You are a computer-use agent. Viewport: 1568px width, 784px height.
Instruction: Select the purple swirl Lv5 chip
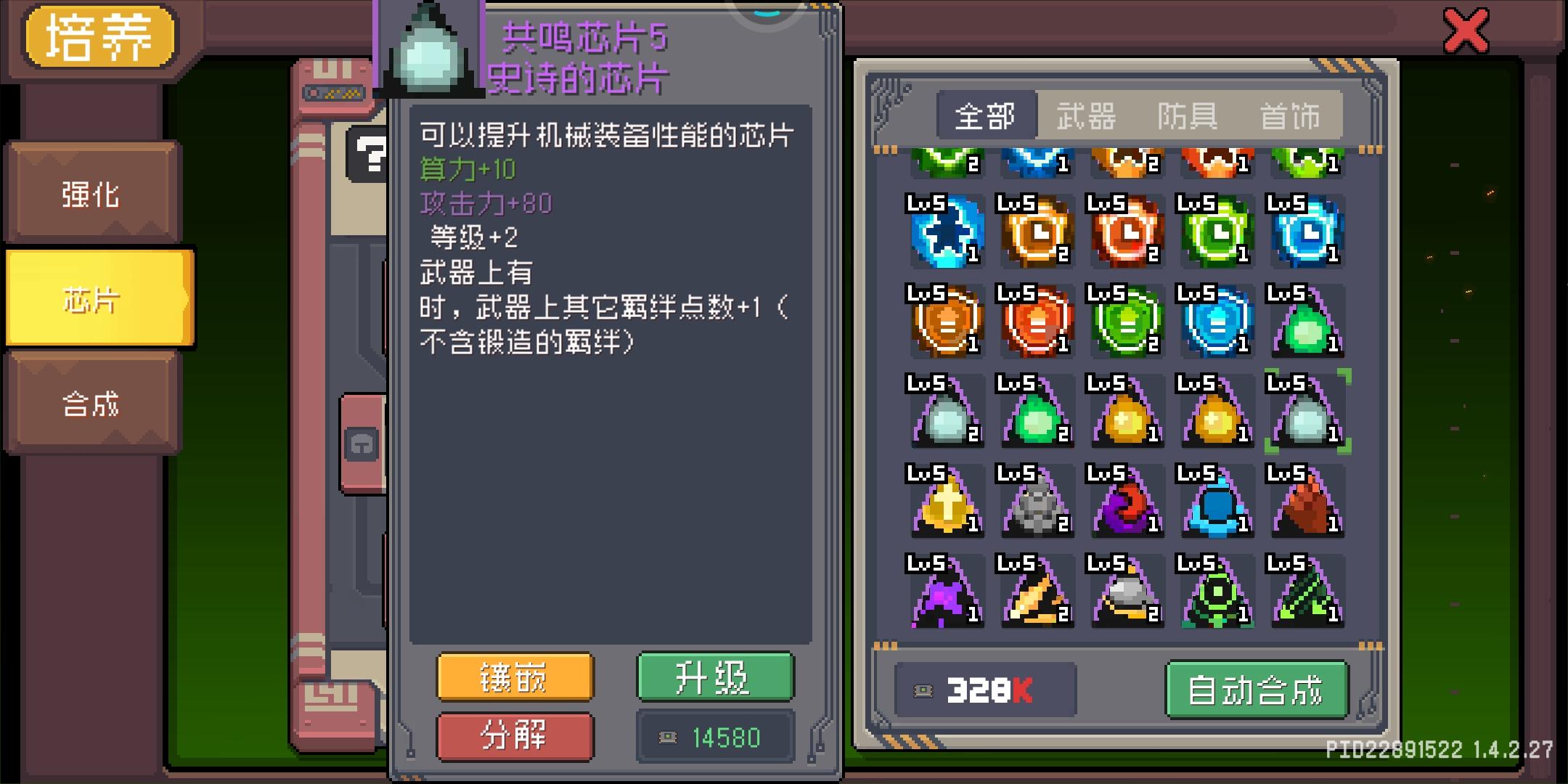point(1127,501)
